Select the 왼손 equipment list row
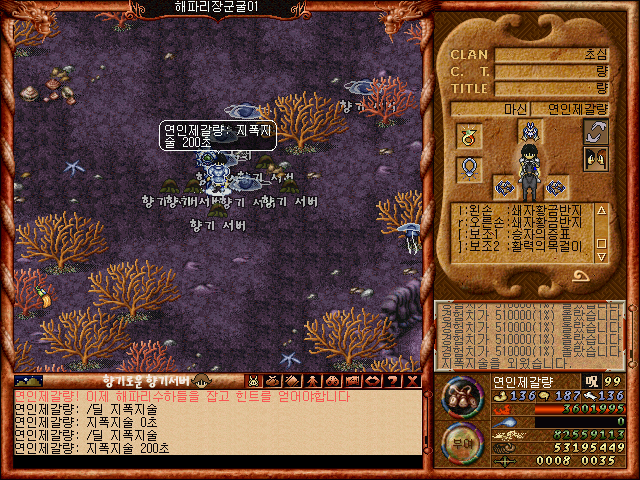Viewport: 640px width, 480px height. pos(522,209)
